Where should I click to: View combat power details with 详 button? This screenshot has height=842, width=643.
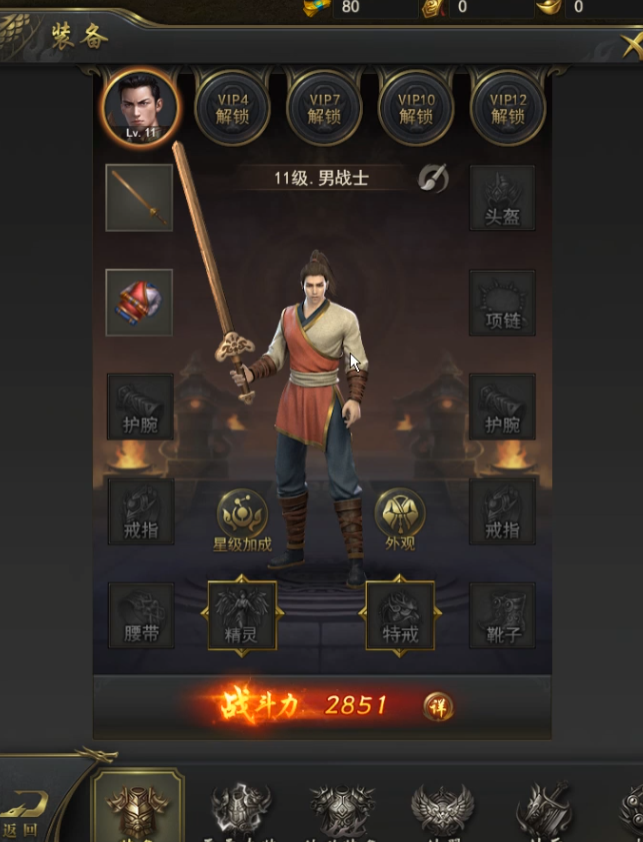point(437,707)
